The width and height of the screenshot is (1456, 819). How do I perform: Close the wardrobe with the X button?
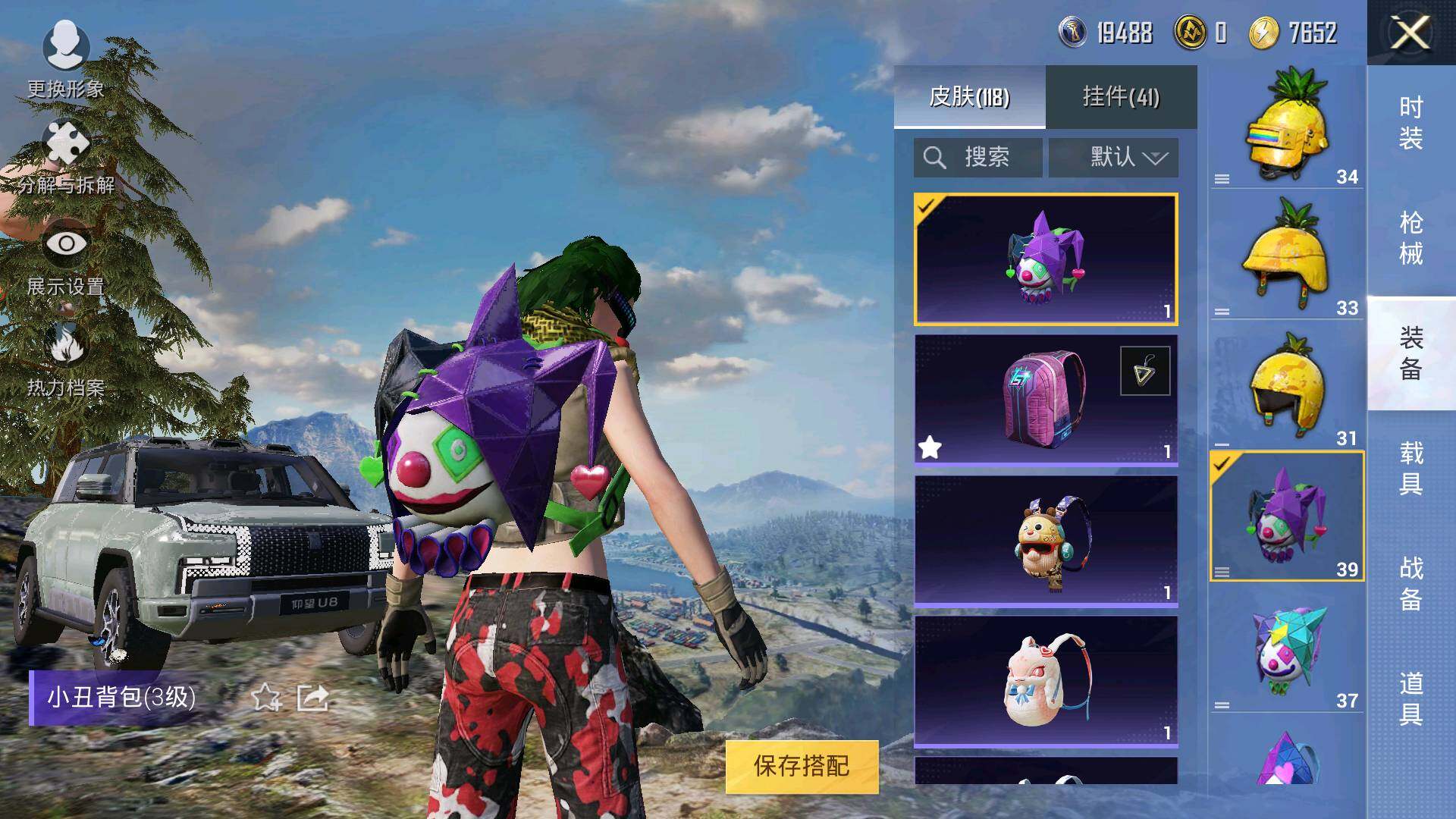click(1410, 33)
